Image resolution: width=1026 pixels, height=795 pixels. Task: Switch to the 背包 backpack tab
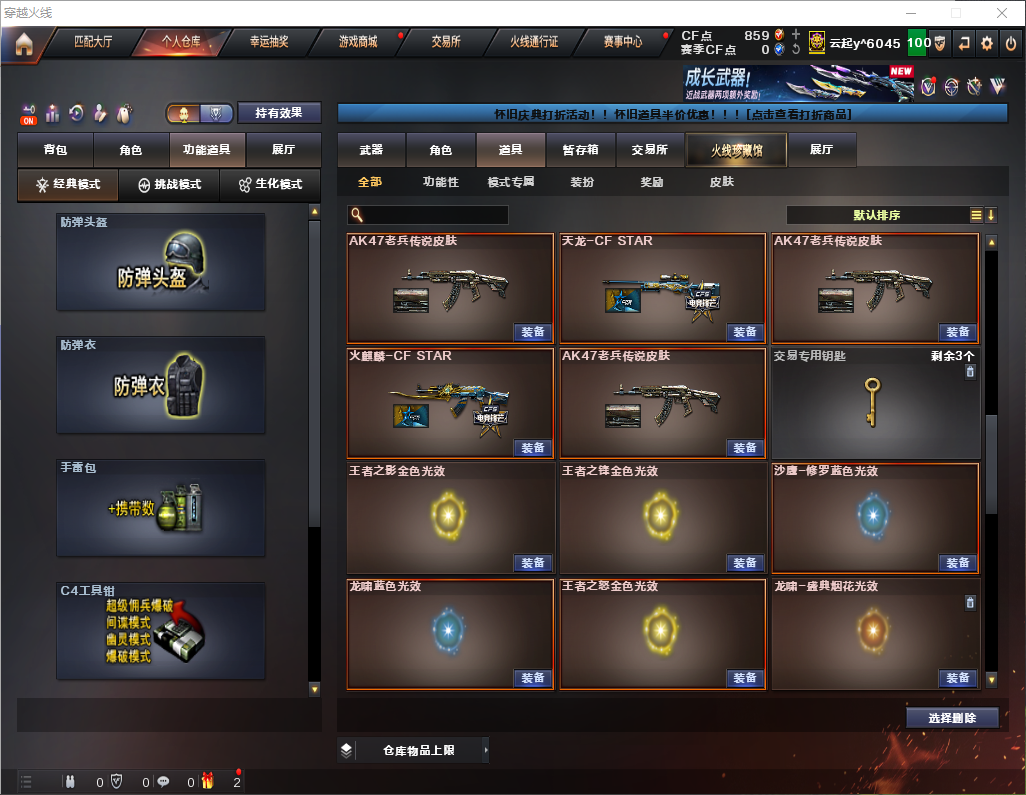[x=55, y=150]
